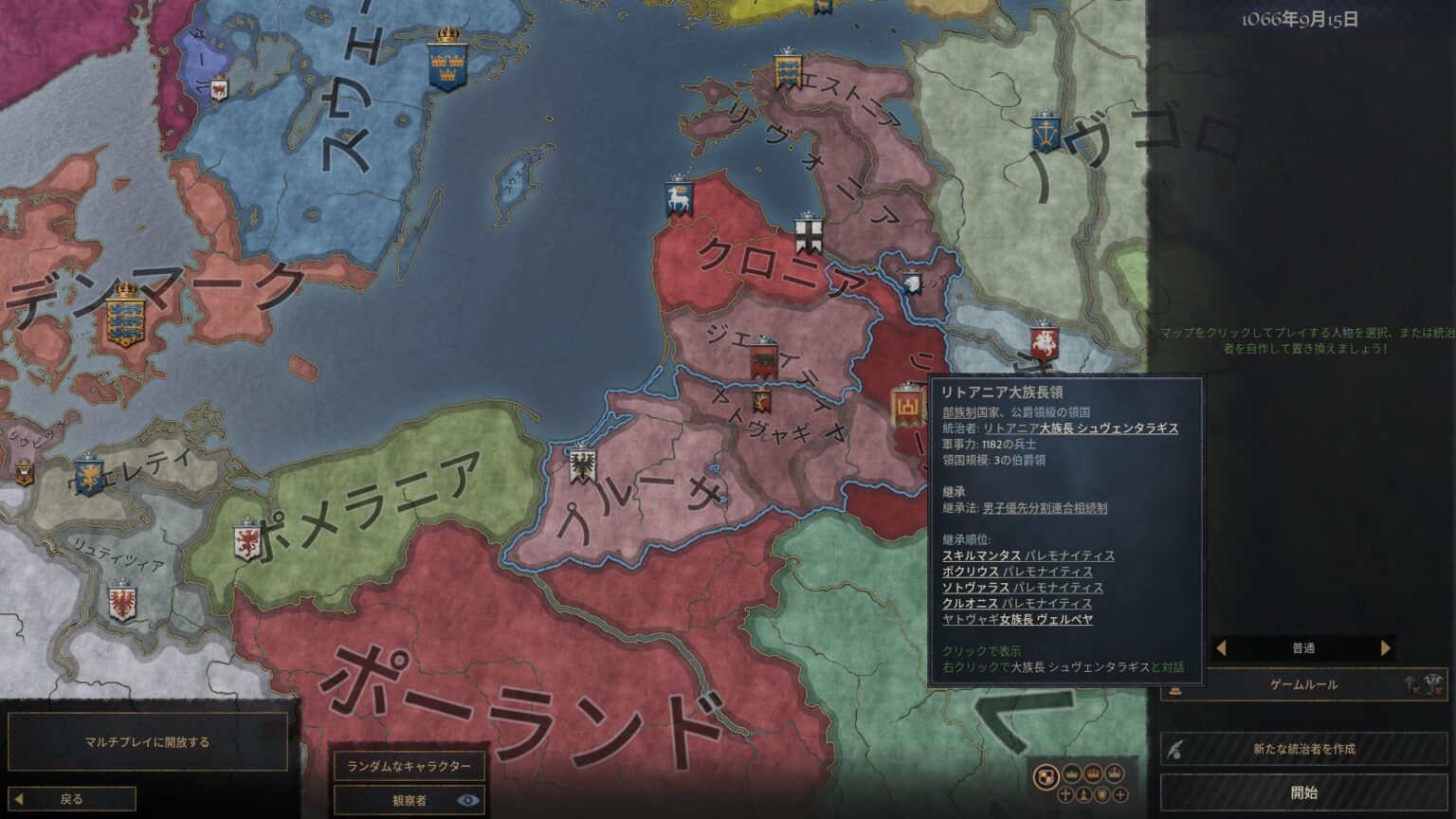Switch to the kingdom map mode crown icon
Viewport: 1456px width, 819px height.
pos(1093,774)
